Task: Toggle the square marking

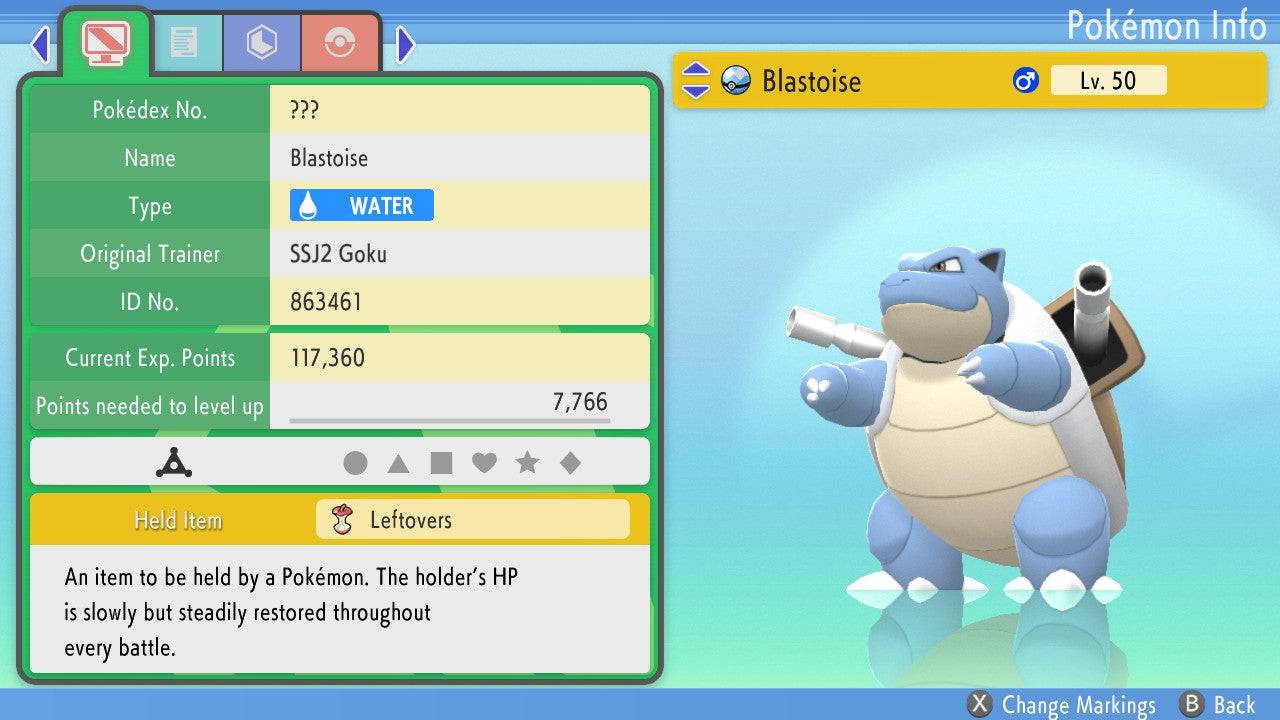Action: point(441,463)
